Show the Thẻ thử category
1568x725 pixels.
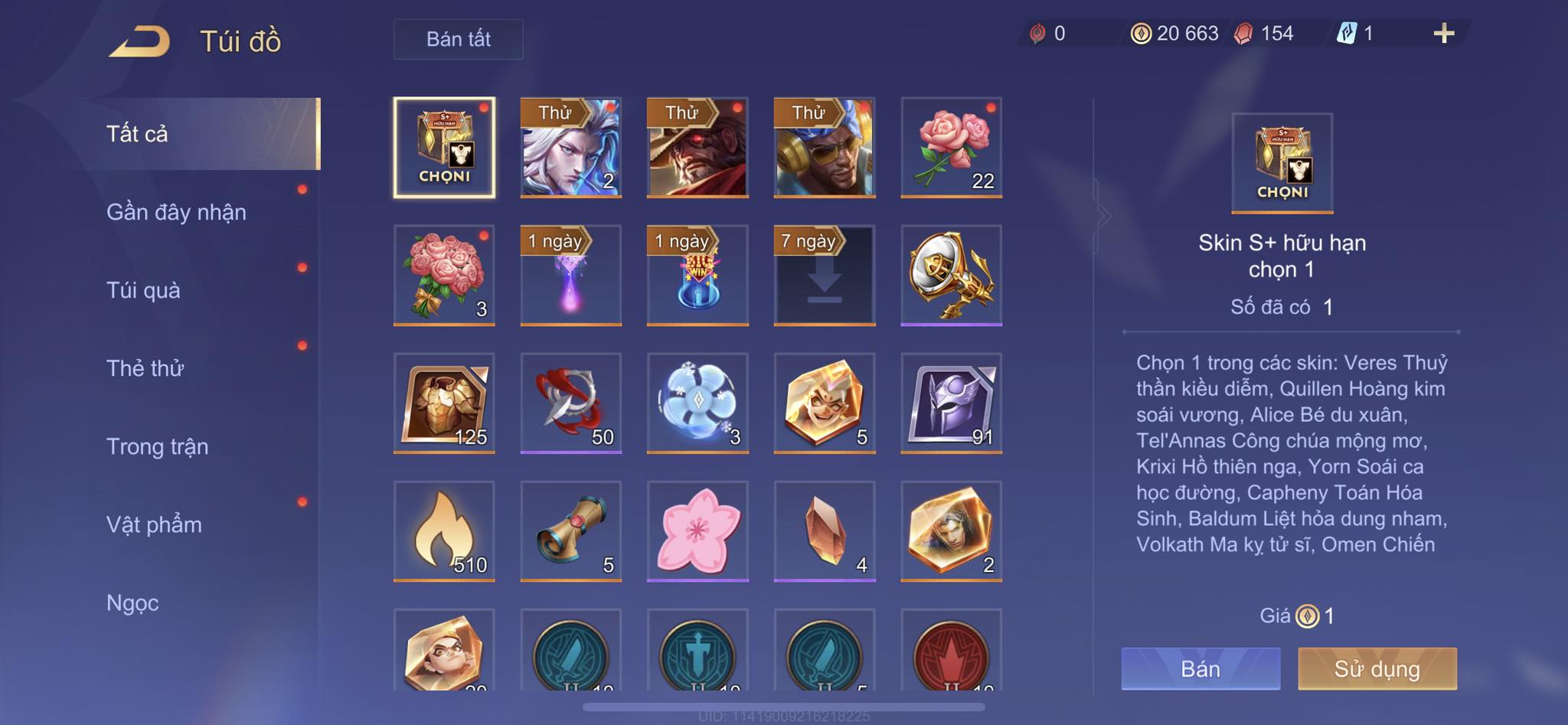point(145,368)
